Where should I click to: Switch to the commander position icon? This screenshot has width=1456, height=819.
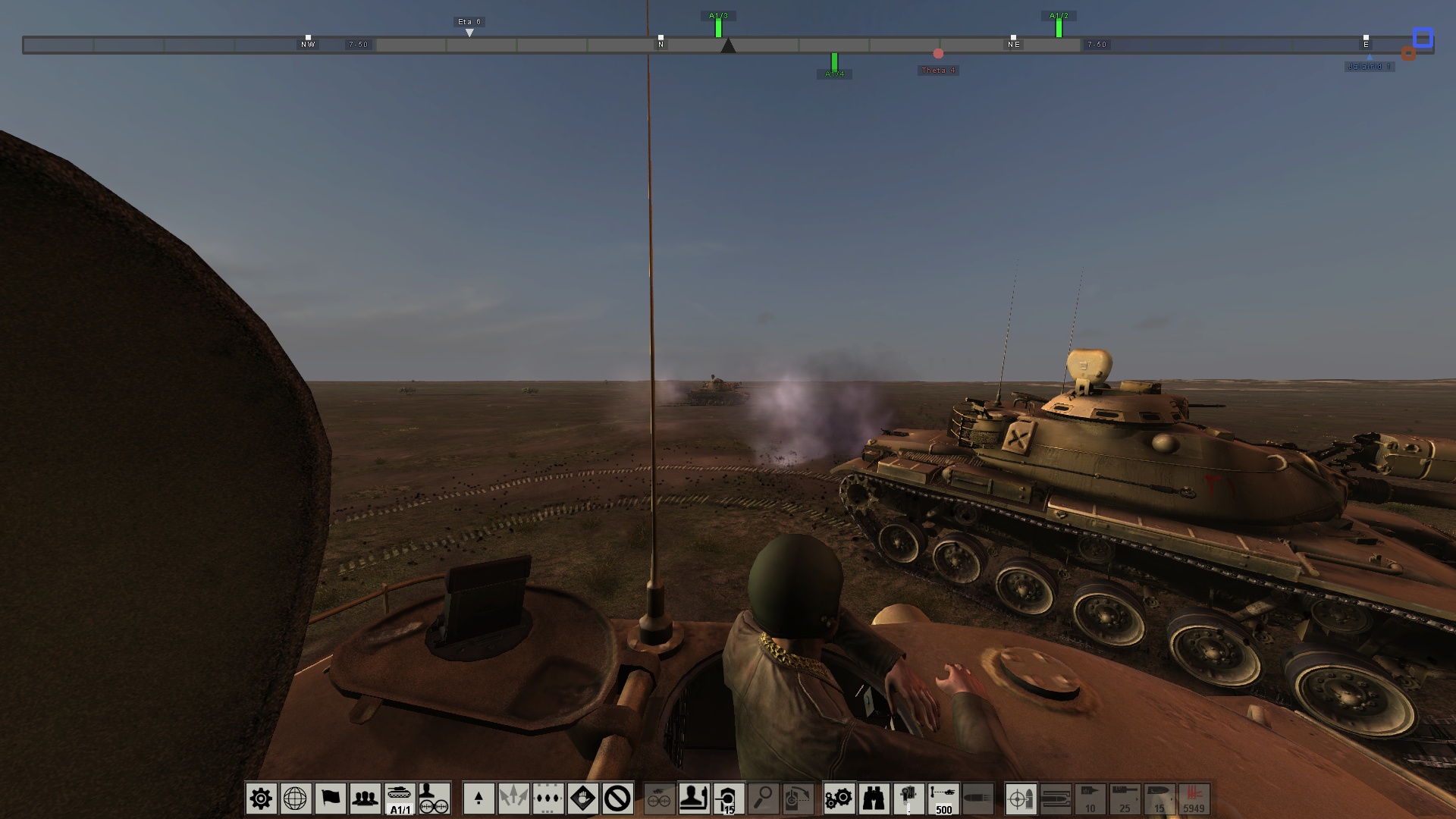click(x=695, y=799)
